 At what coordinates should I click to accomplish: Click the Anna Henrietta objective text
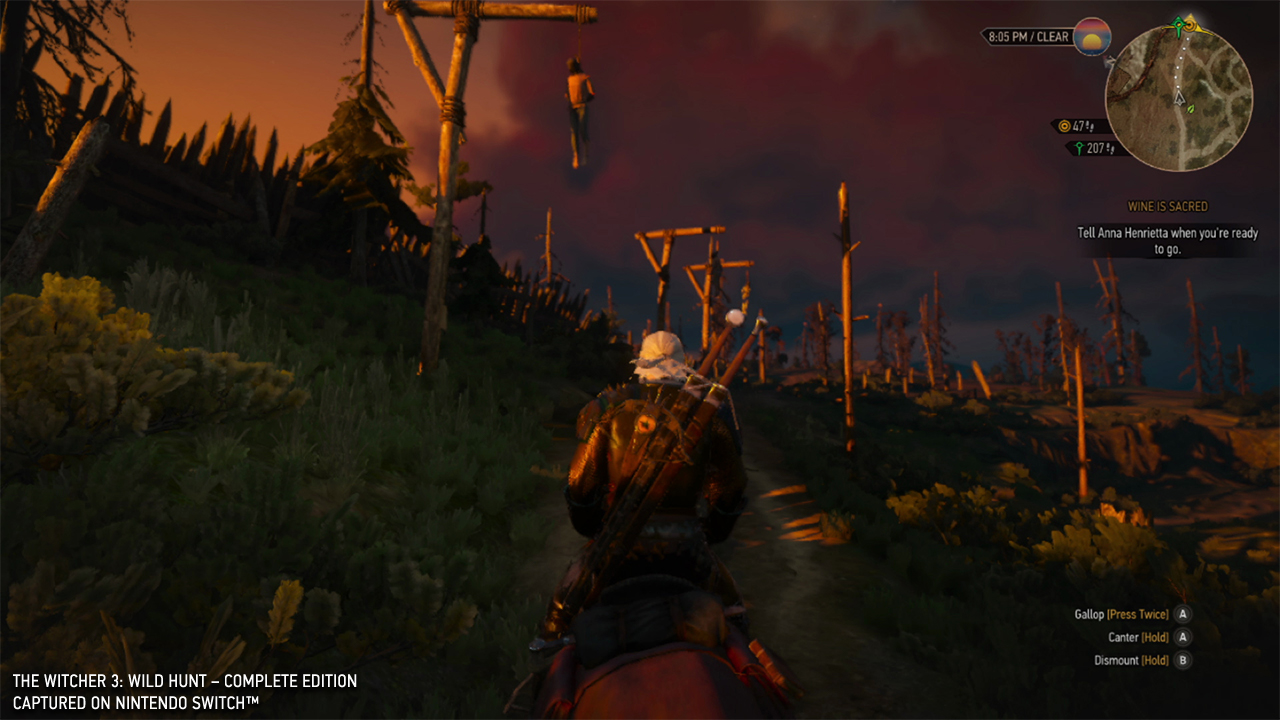coord(1166,241)
